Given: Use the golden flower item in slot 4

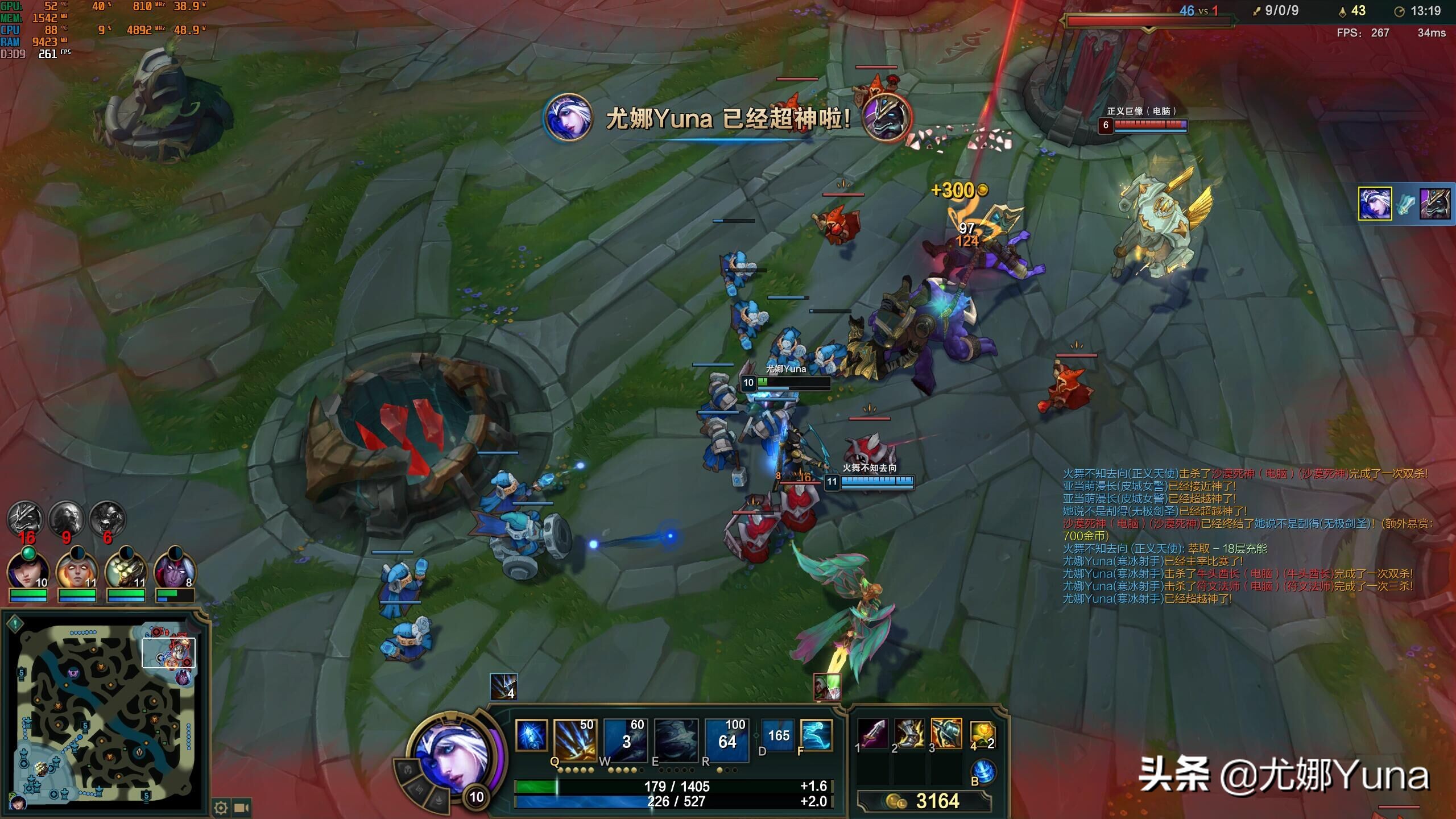Looking at the screenshot, I should coord(982,734).
